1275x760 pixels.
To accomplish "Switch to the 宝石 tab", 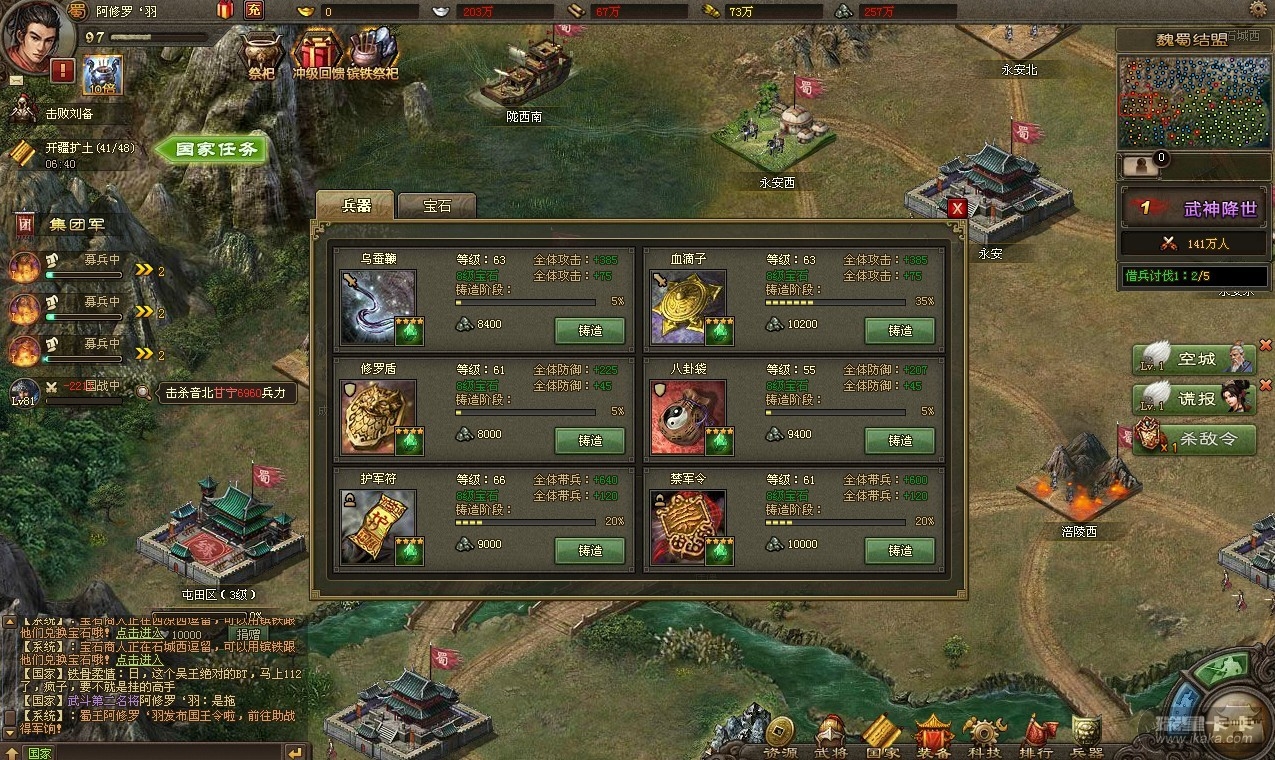I will point(437,206).
